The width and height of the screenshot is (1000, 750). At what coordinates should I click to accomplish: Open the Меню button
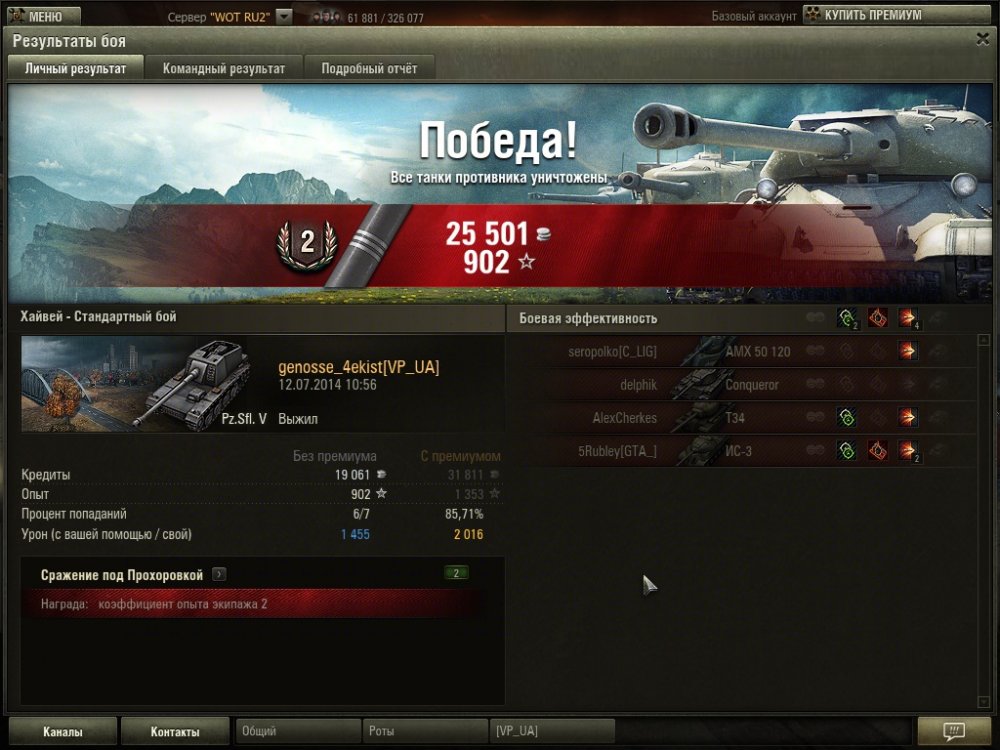pyautogui.click(x=43, y=16)
